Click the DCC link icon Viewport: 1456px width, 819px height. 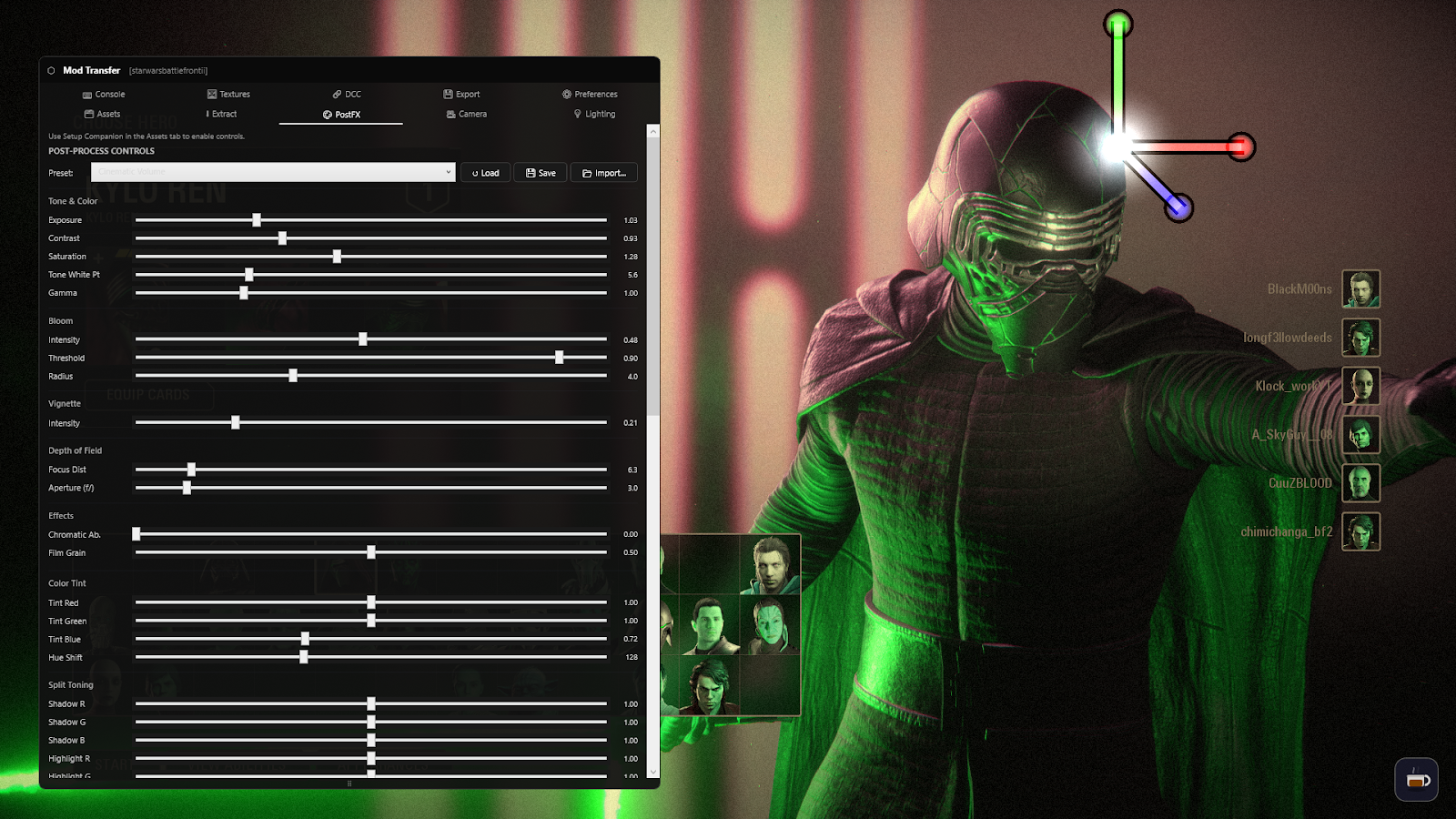point(336,94)
